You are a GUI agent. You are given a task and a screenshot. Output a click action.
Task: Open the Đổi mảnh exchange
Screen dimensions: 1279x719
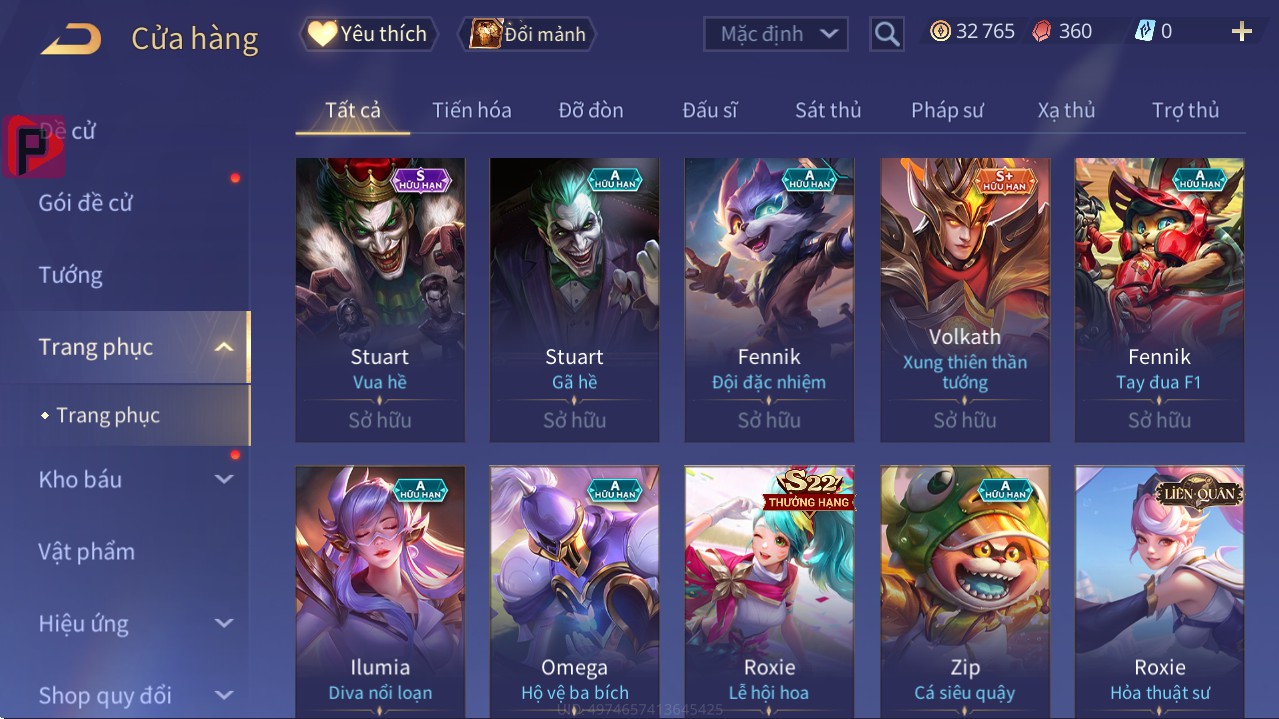click(527, 34)
